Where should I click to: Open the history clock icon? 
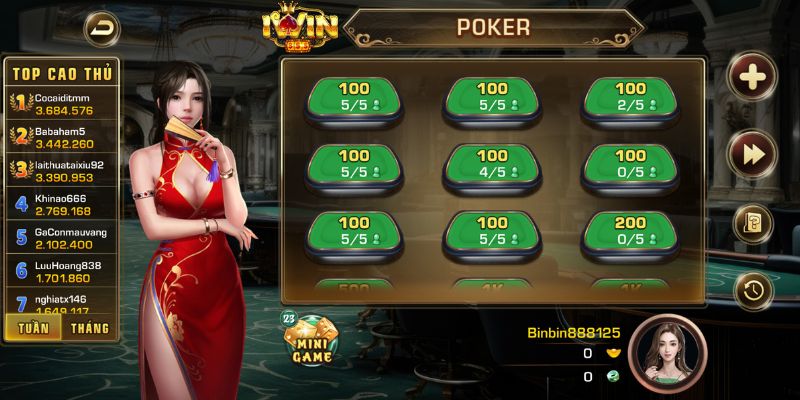coord(752,290)
